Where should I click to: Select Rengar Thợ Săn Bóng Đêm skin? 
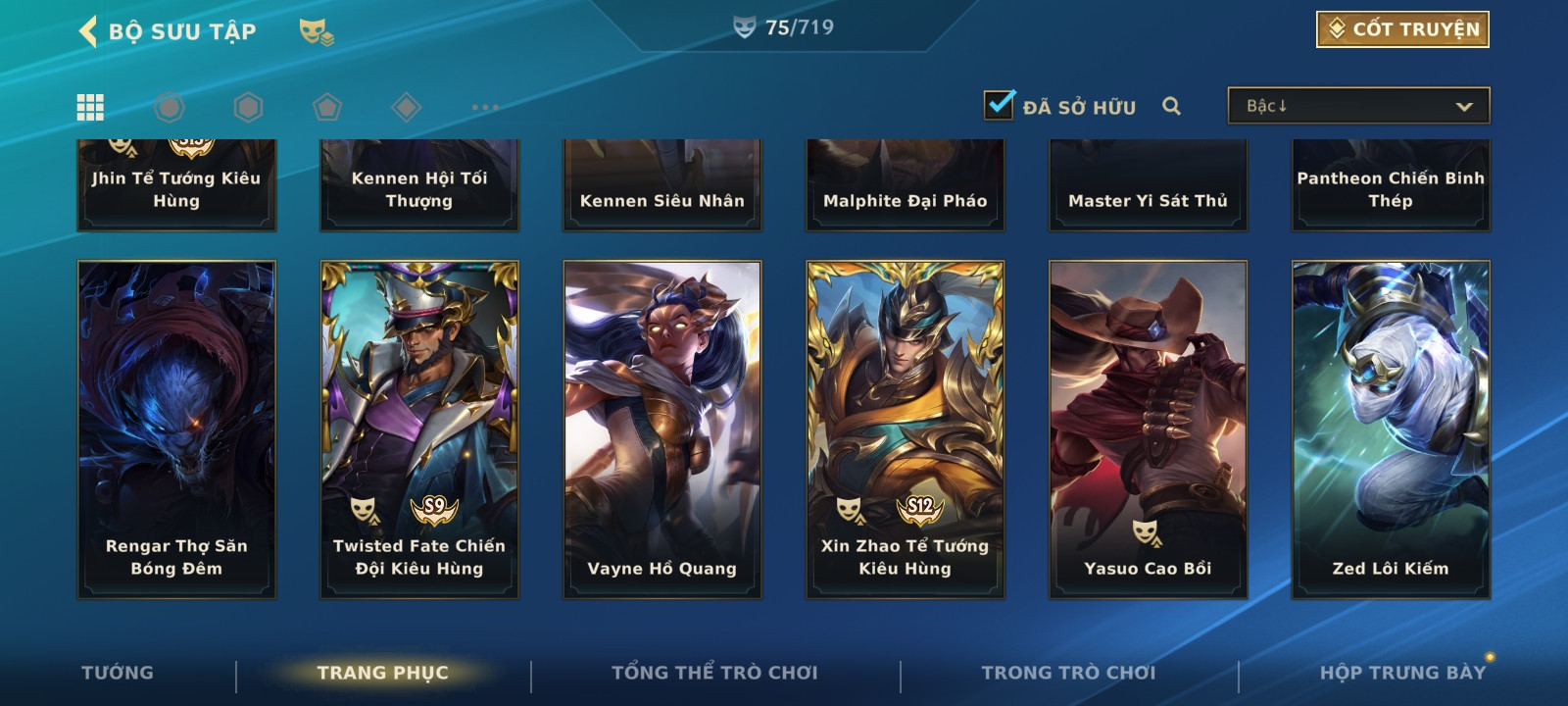click(176, 429)
